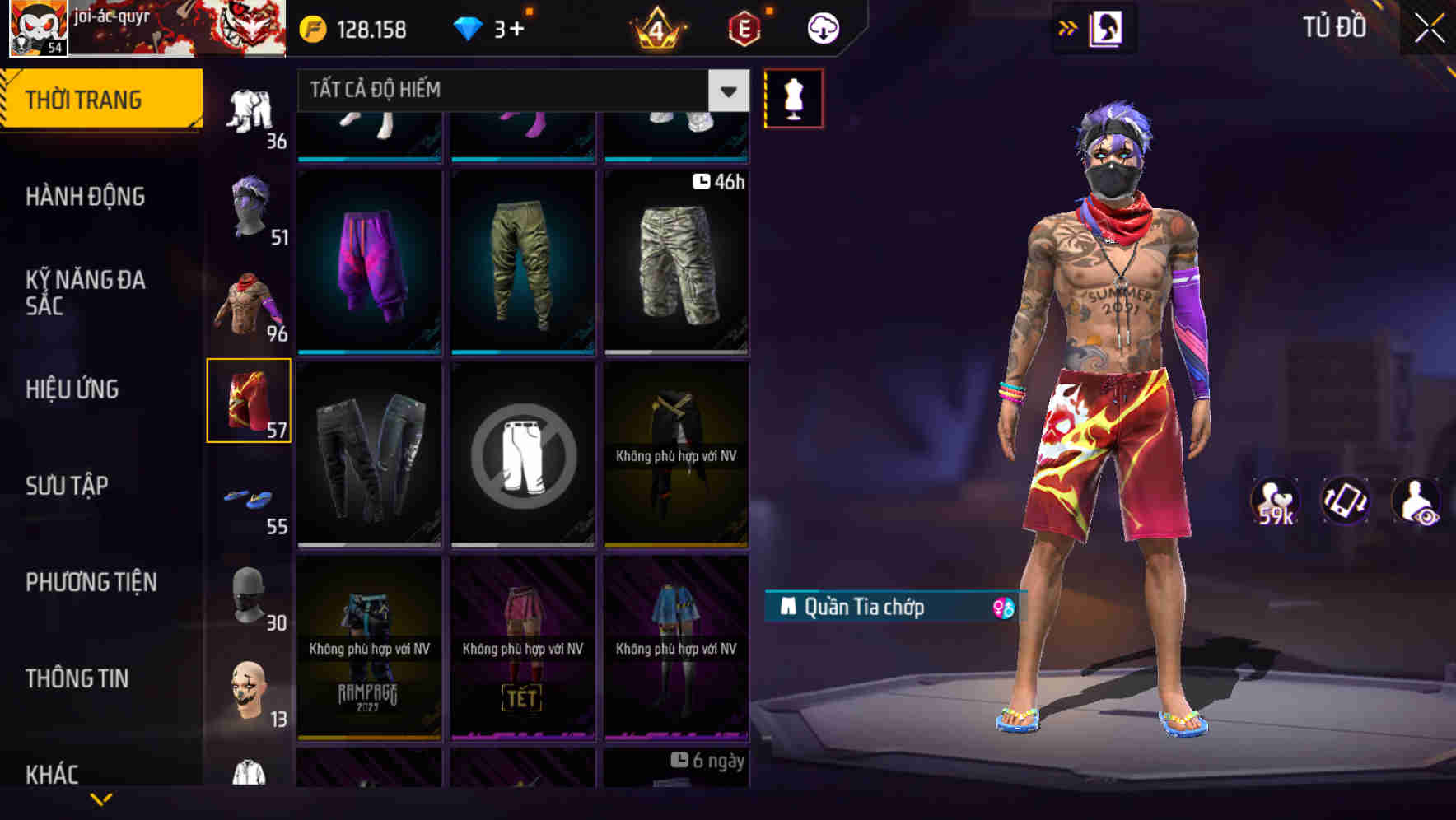Switch to the HÀNH ĐỘNG tab

coord(85,196)
